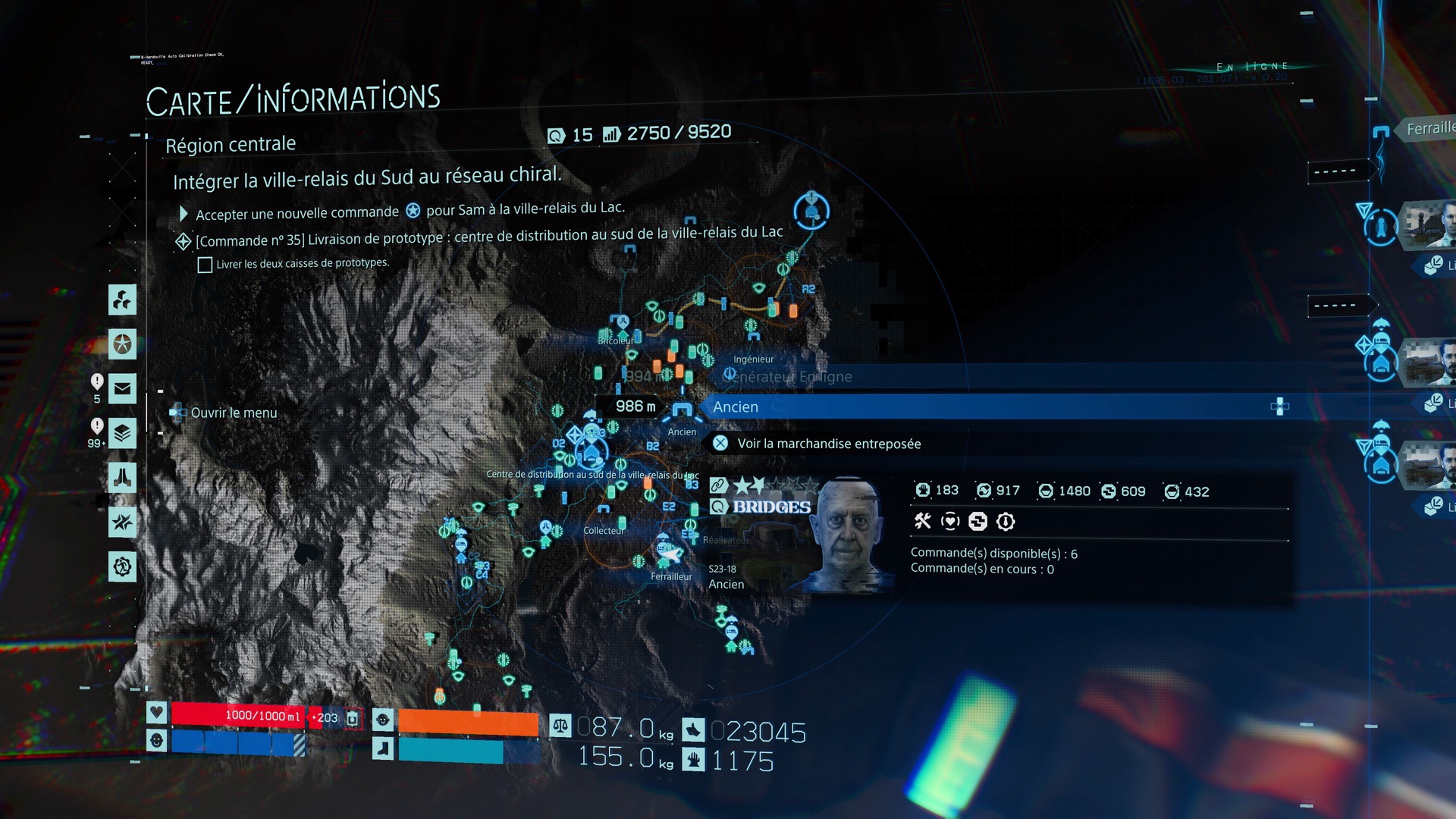Toggle the deliver prototype crates objective checkbox

point(205,265)
